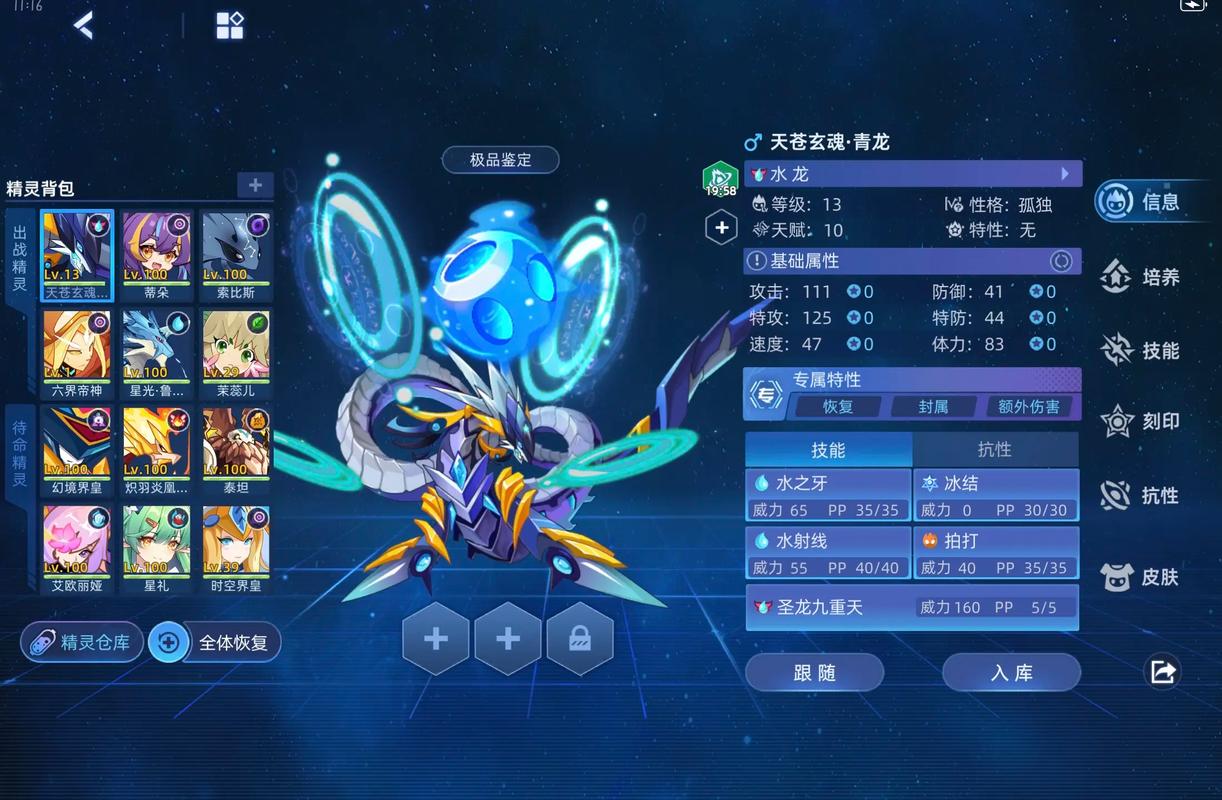Click the share icon at bottom right
The image size is (1222, 800).
point(1162,672)
